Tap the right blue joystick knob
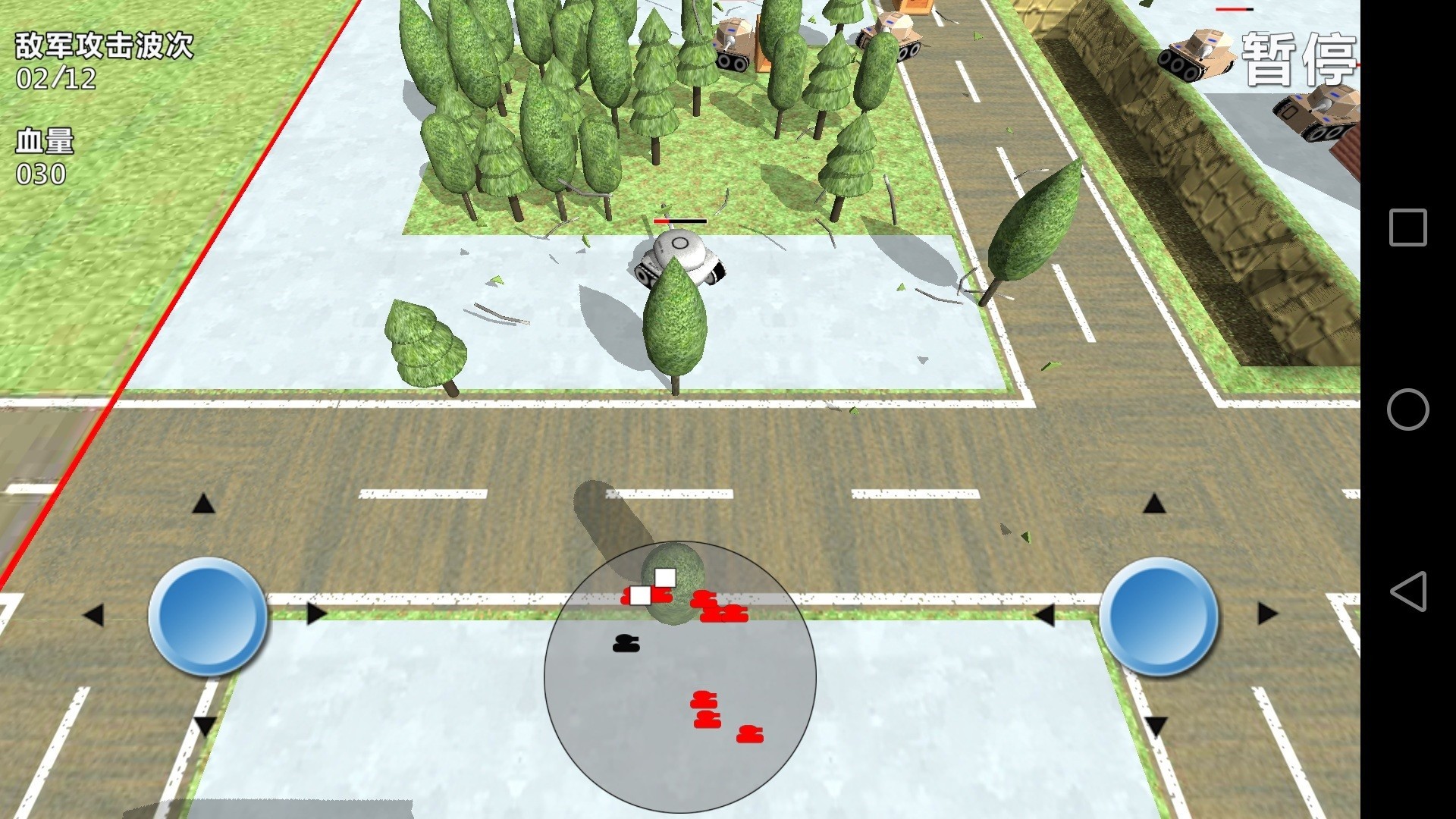1456x819 pixels. (x=1158, y=616)
